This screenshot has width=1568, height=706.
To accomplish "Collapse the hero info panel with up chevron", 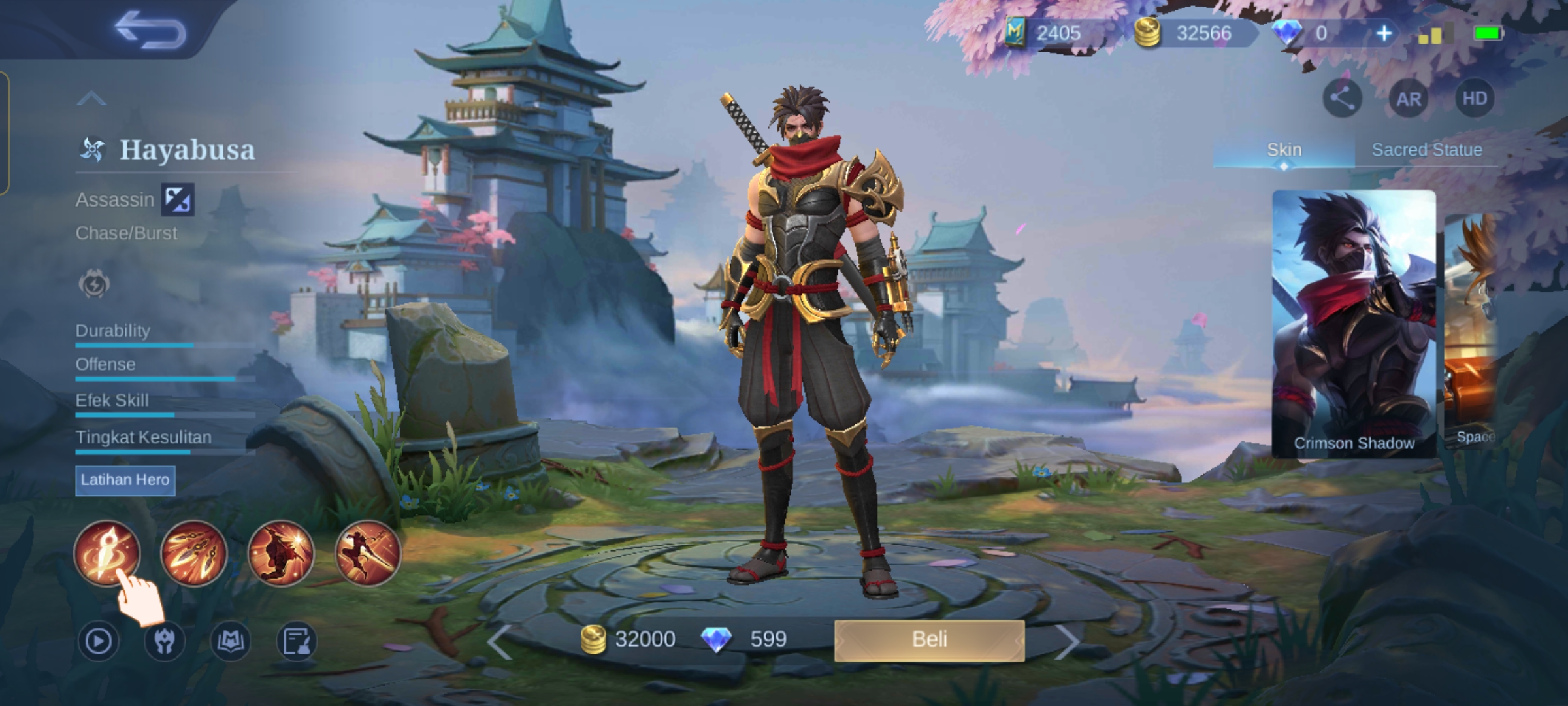I will pos(91,99).
